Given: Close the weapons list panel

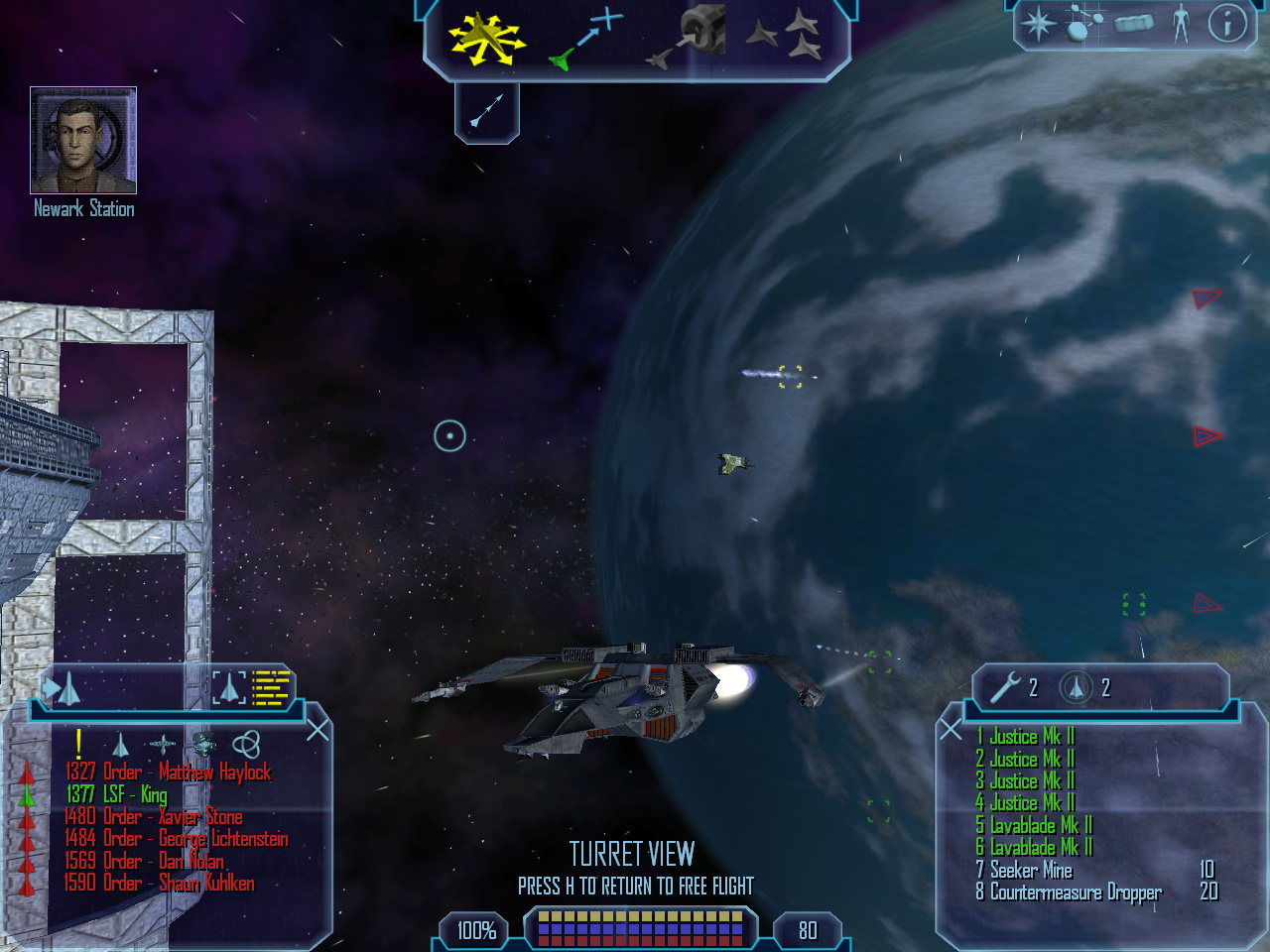Looking at the screenshot, I should click(x=951, y=731).
